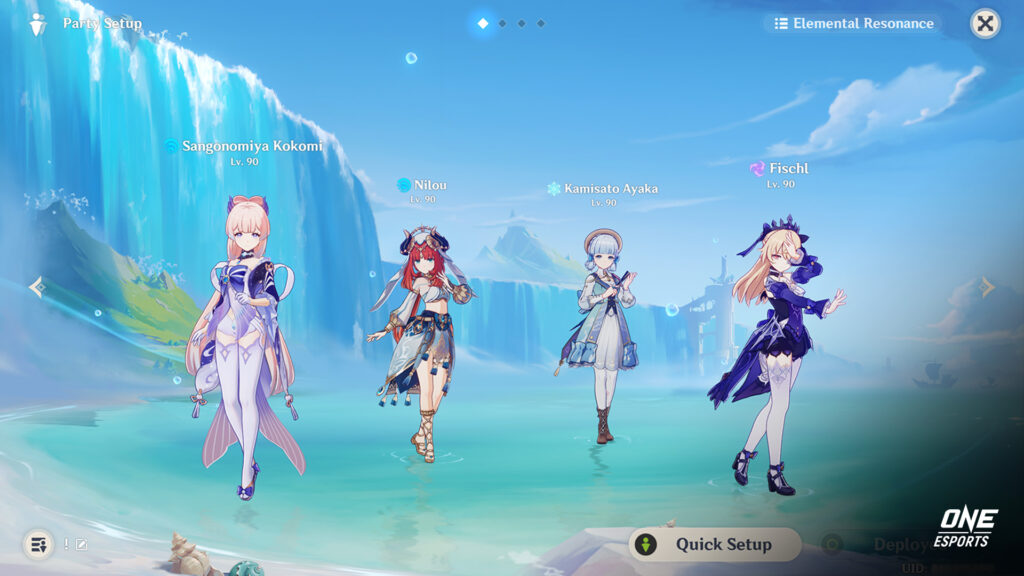Go to the next party with right arrow

tap(987, 288)
